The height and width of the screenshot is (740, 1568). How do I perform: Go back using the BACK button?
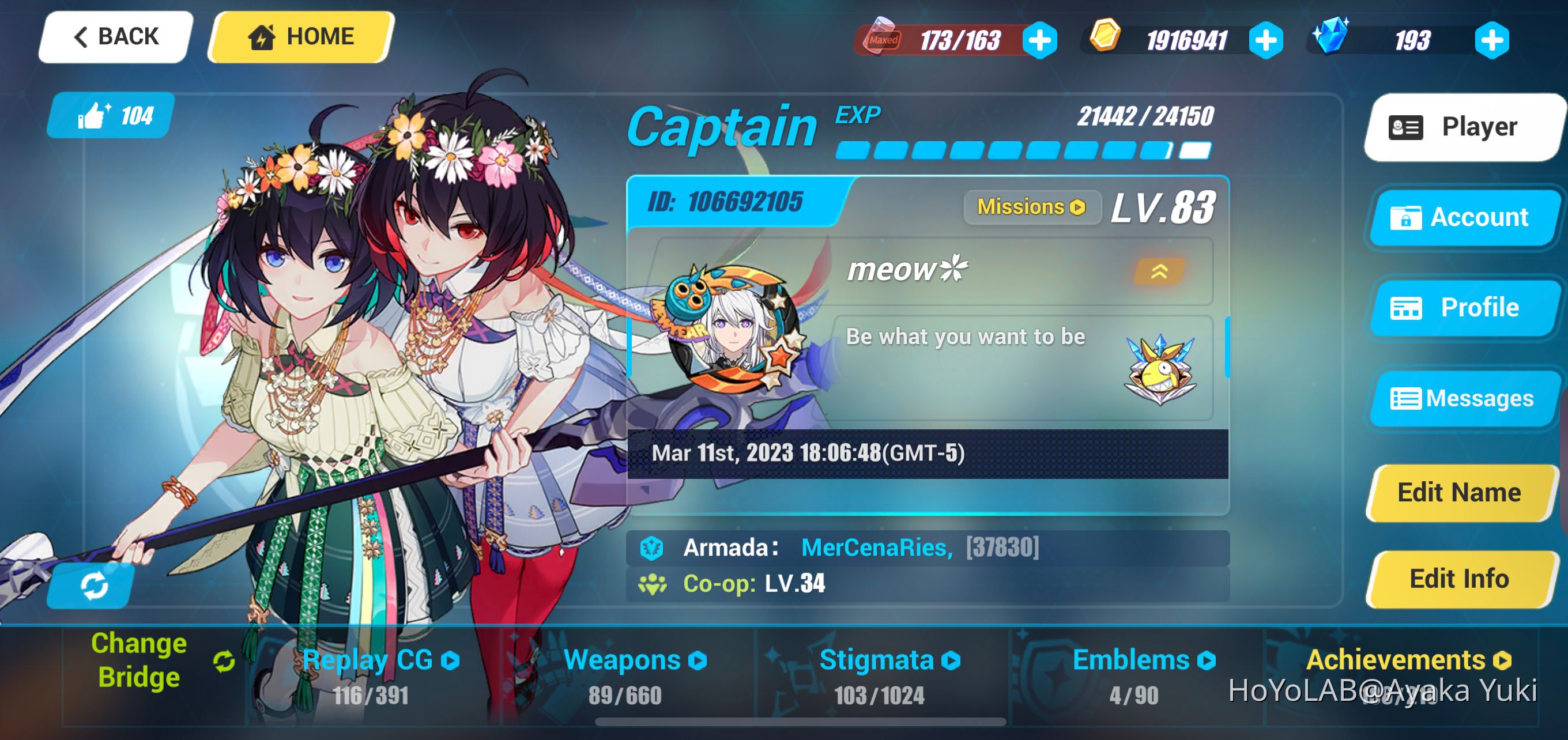coord(116,36)
